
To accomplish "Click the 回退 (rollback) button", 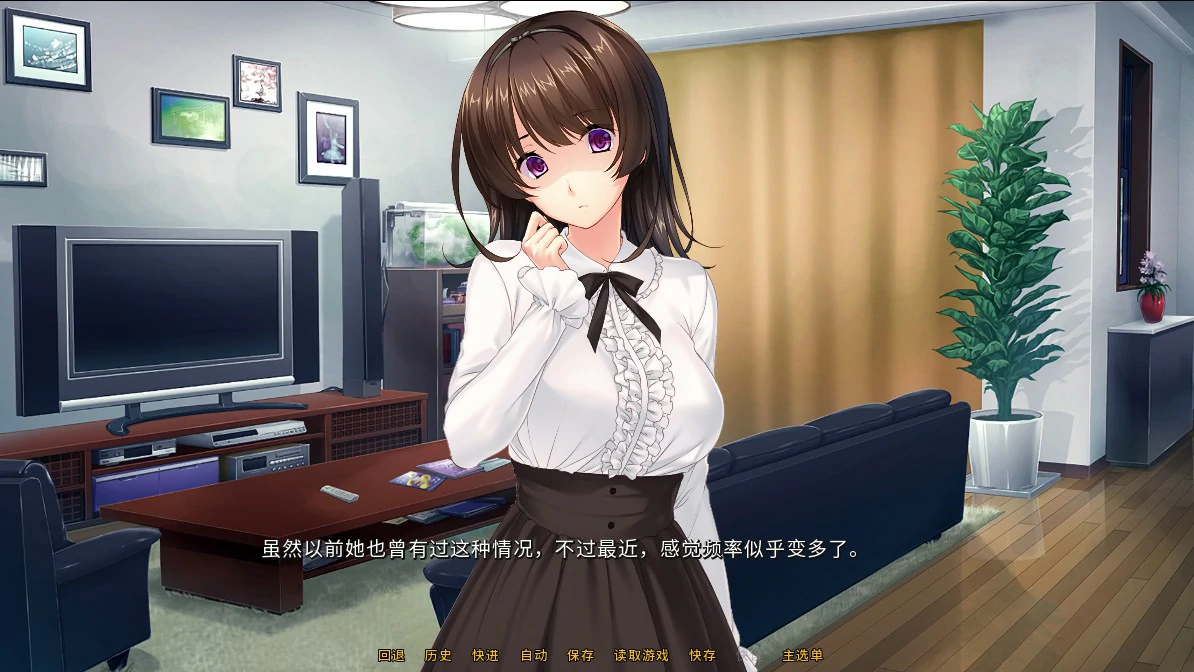I will pos(391,656).
